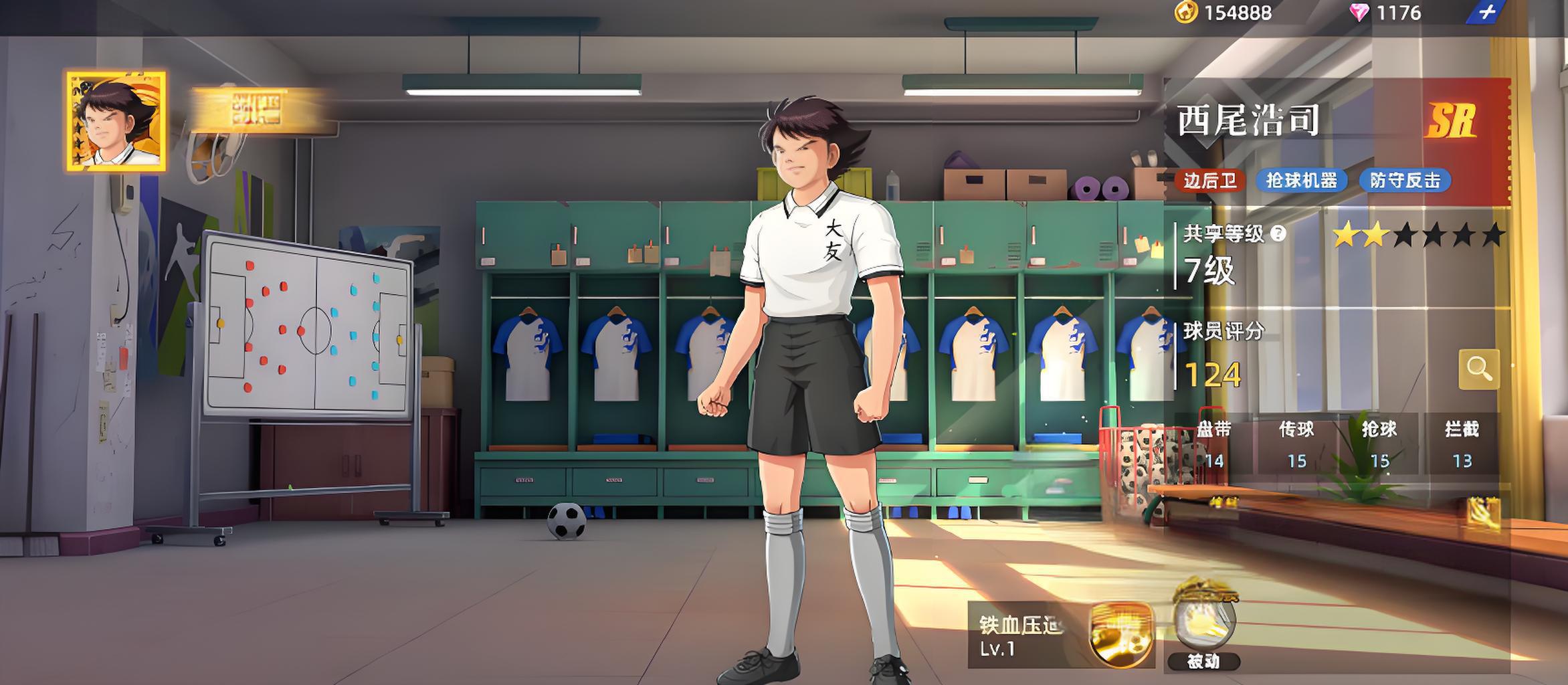Show help for 共享等级 question mark
This screenshot has height=685, width=1568.
pos(1278,233)
